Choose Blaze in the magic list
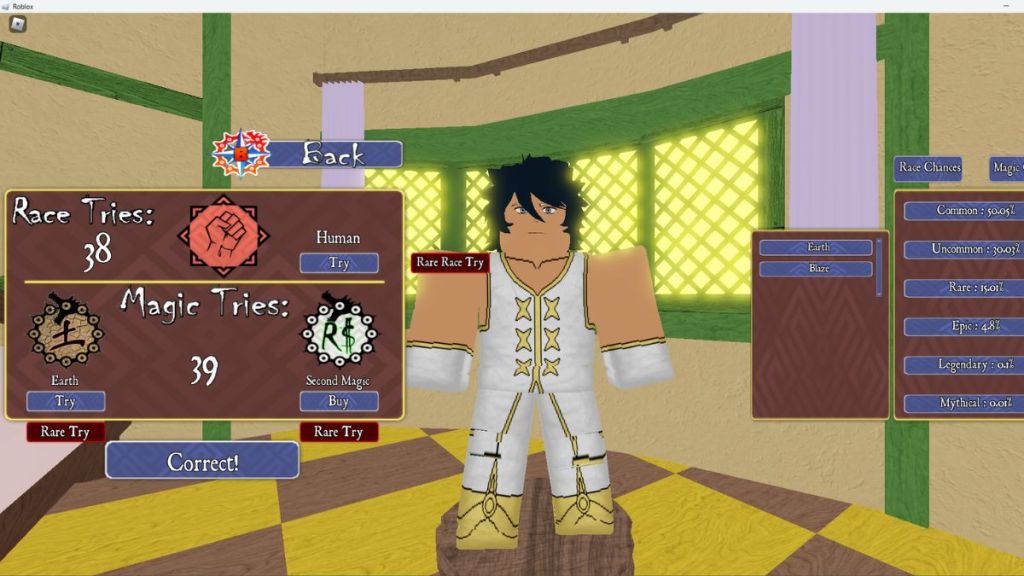This screenshot has width=1024, height=576. tap(817, 269)
